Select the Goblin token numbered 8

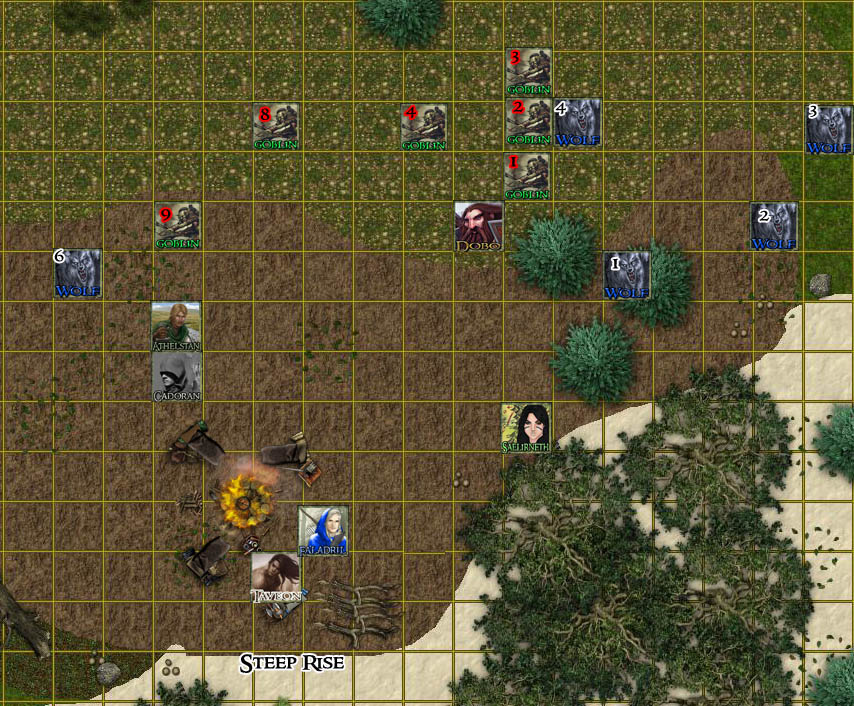pos(276,127)
